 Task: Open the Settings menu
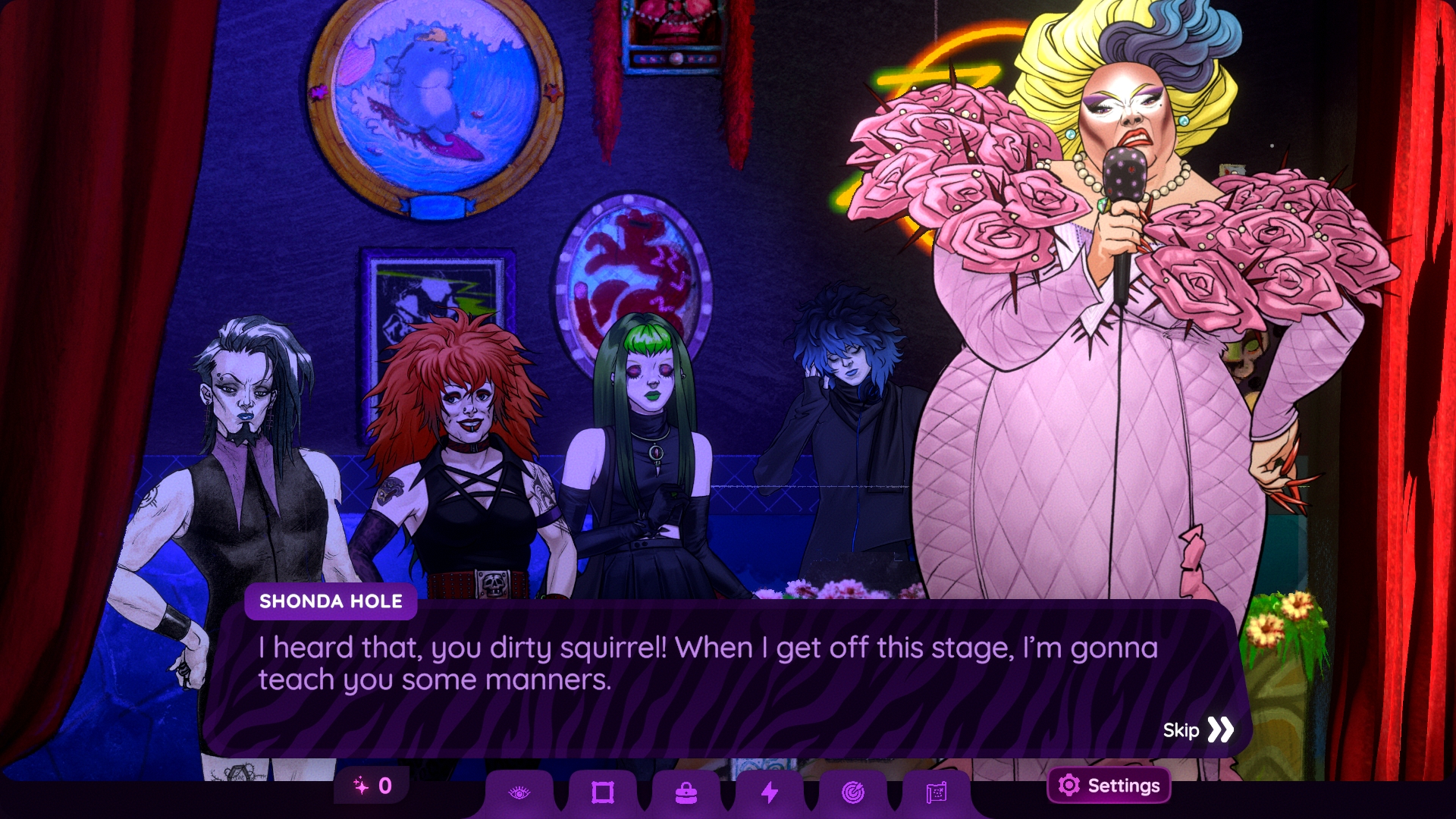[x=1109, y=786]
